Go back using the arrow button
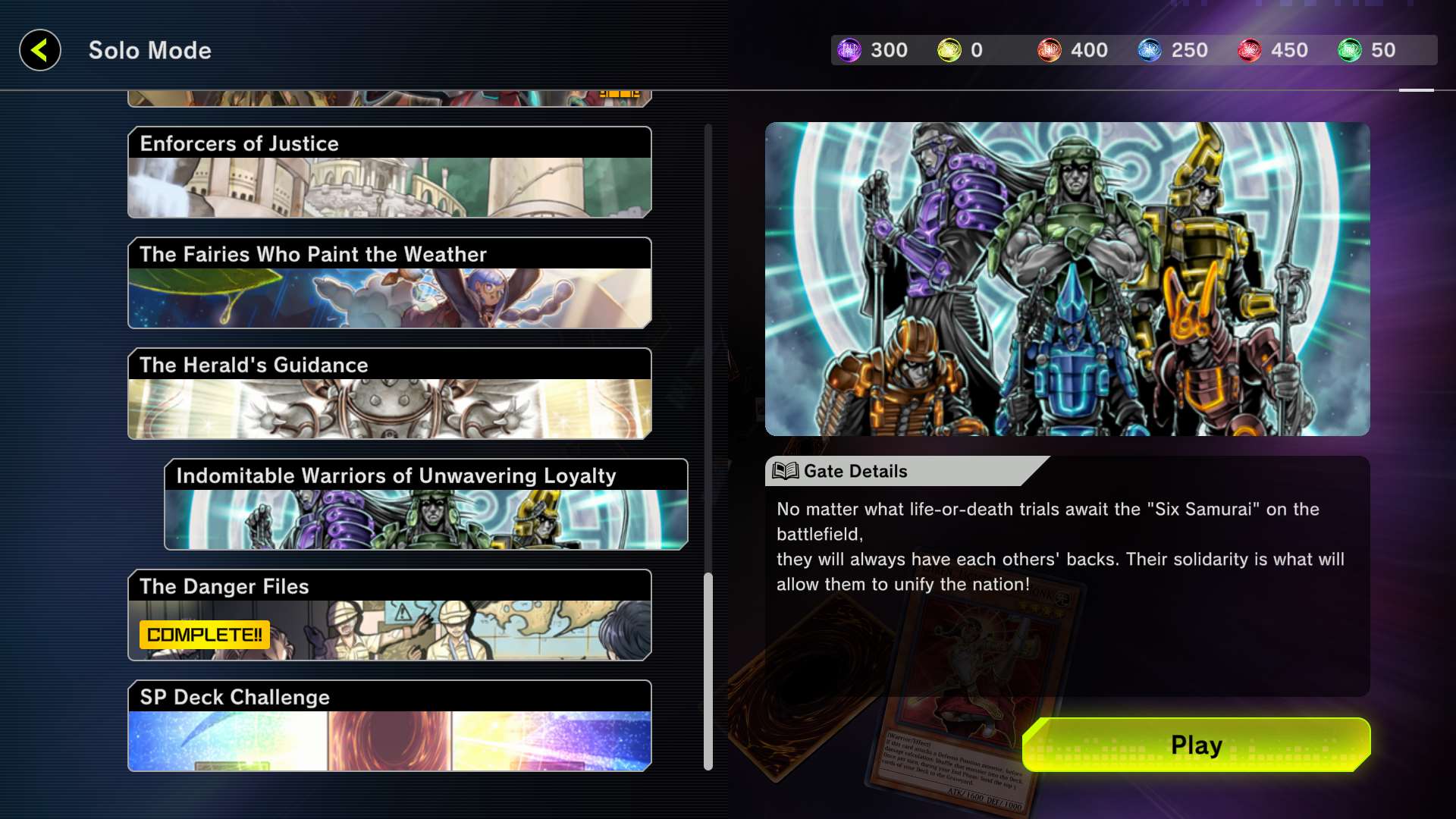1456x819 pixels. point(40,51)
